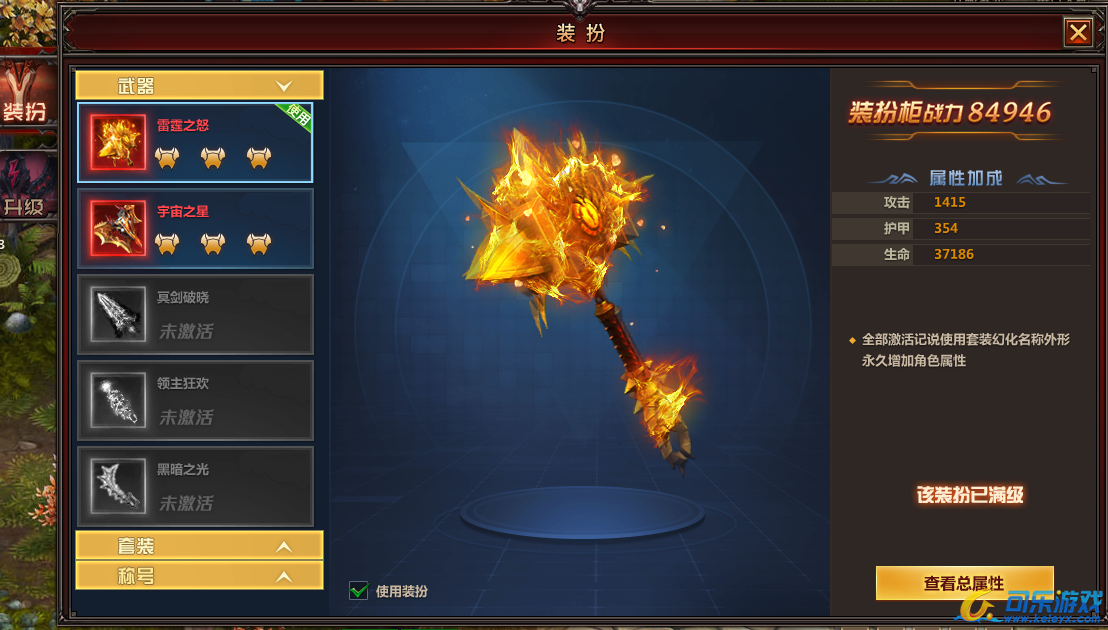Pick the 领主狂欢 weapon entry

coord(195,400)
